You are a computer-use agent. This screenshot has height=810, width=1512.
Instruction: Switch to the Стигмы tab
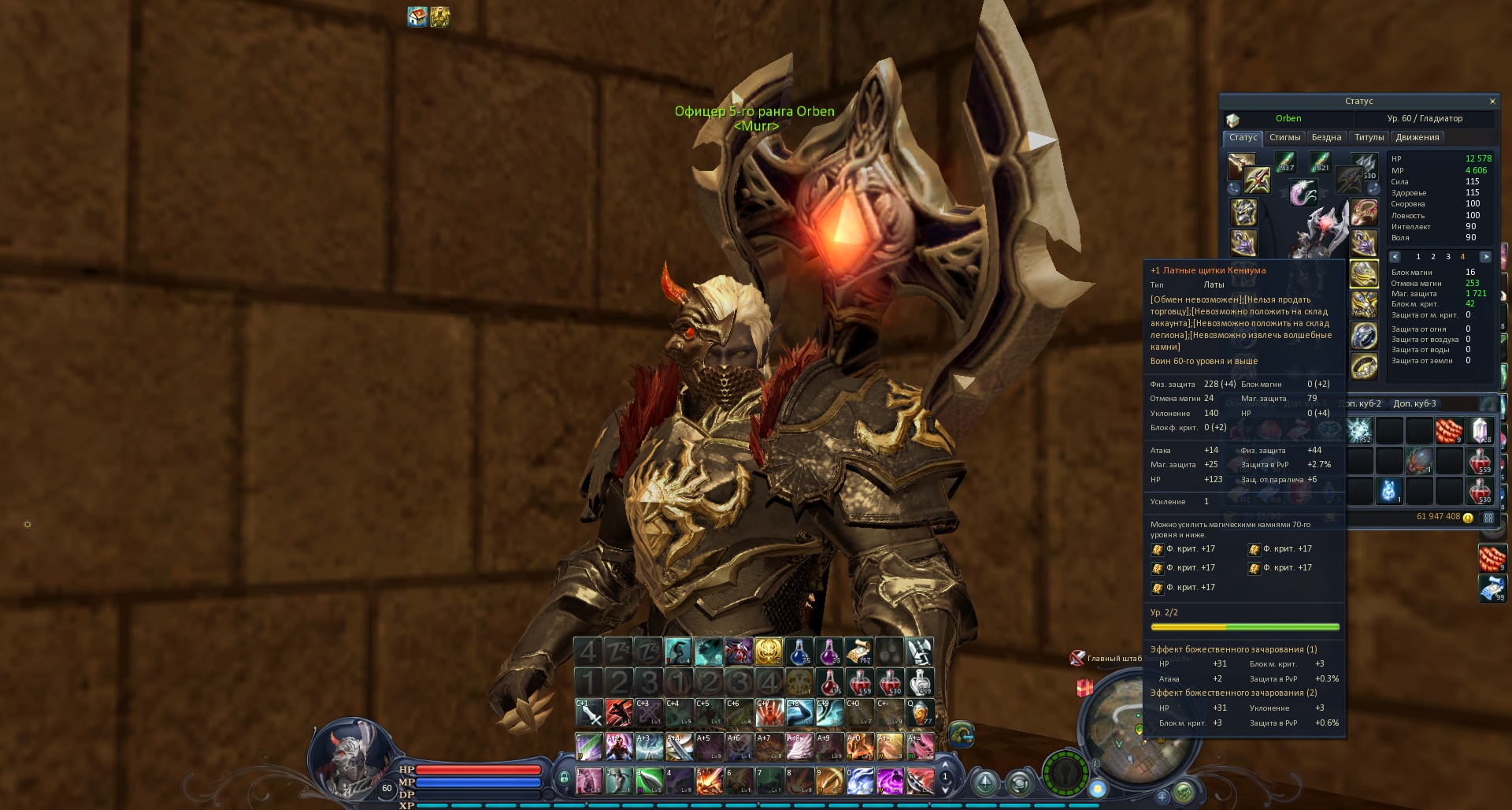click(x=1284, y=138)
